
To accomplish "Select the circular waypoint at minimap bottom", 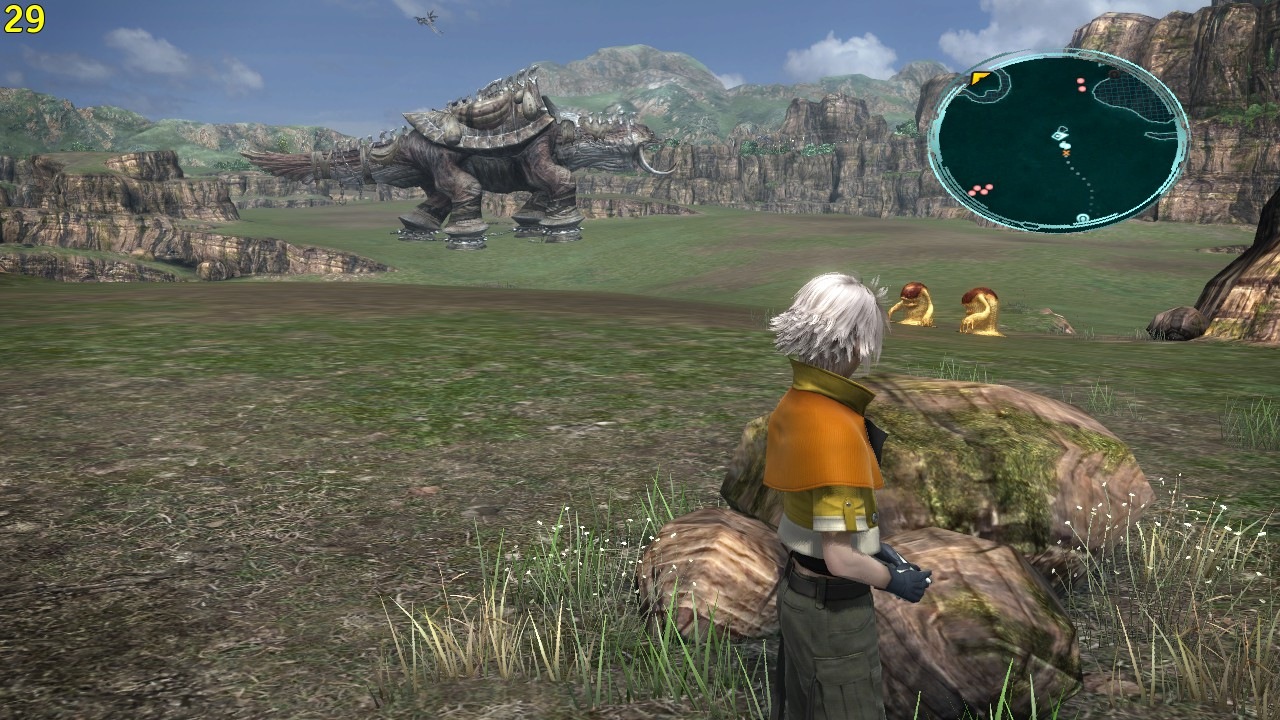I will pos(1082,217).
